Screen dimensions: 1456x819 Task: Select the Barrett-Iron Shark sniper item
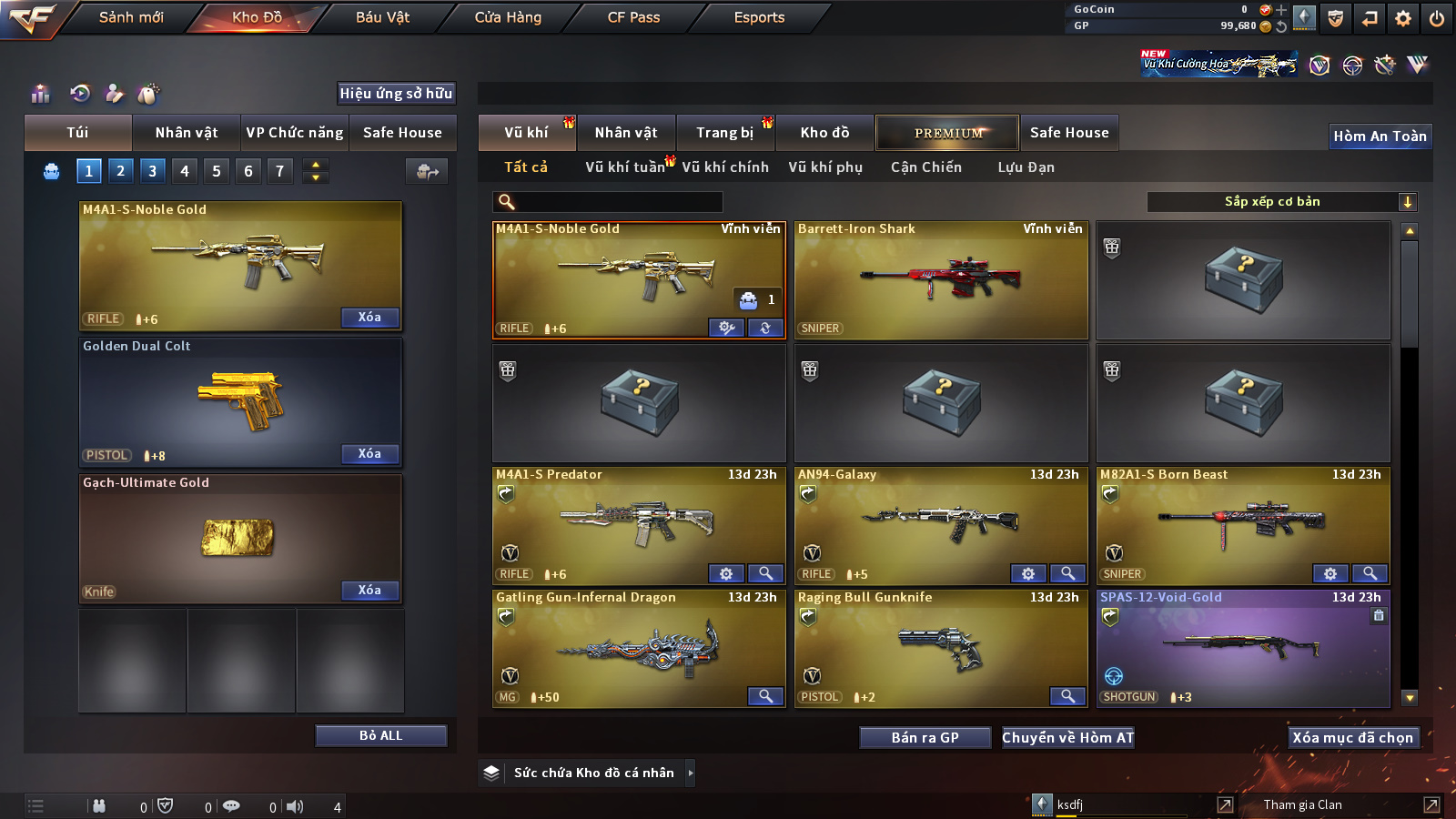coord(941,280)
